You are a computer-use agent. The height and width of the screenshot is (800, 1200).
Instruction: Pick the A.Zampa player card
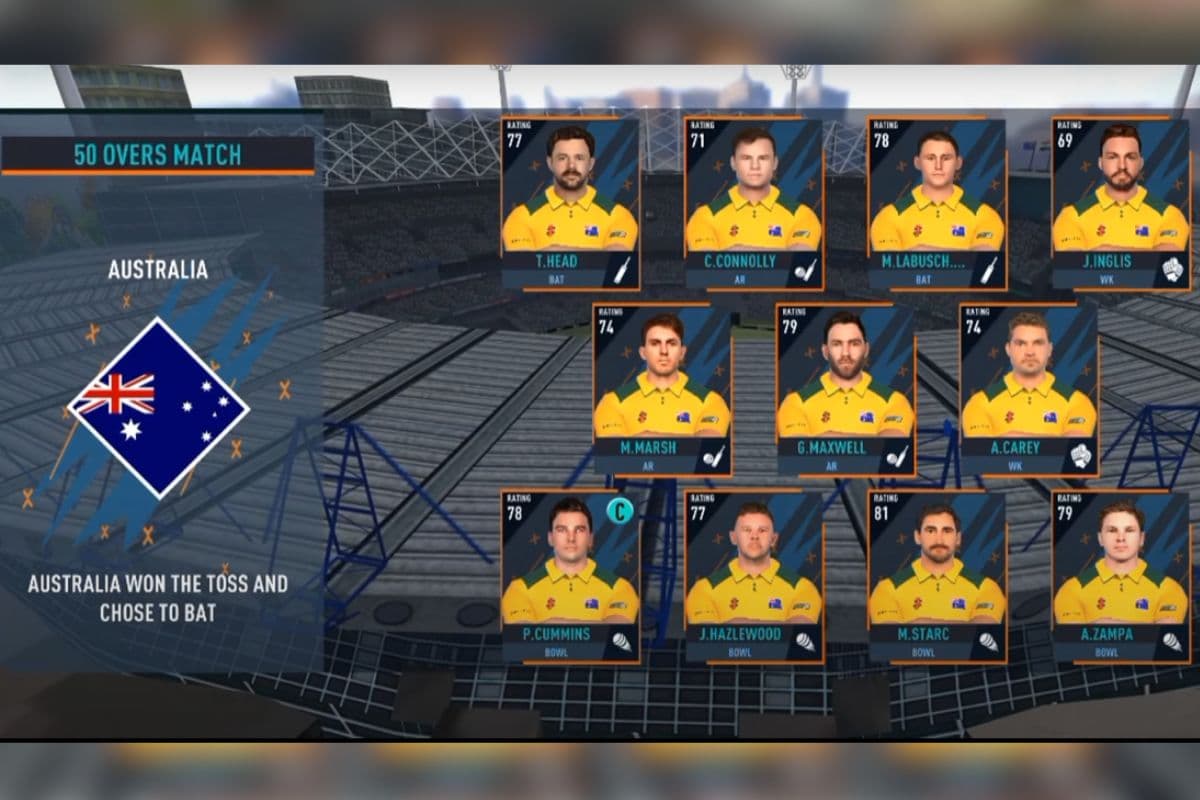[x=1121, y=575]
